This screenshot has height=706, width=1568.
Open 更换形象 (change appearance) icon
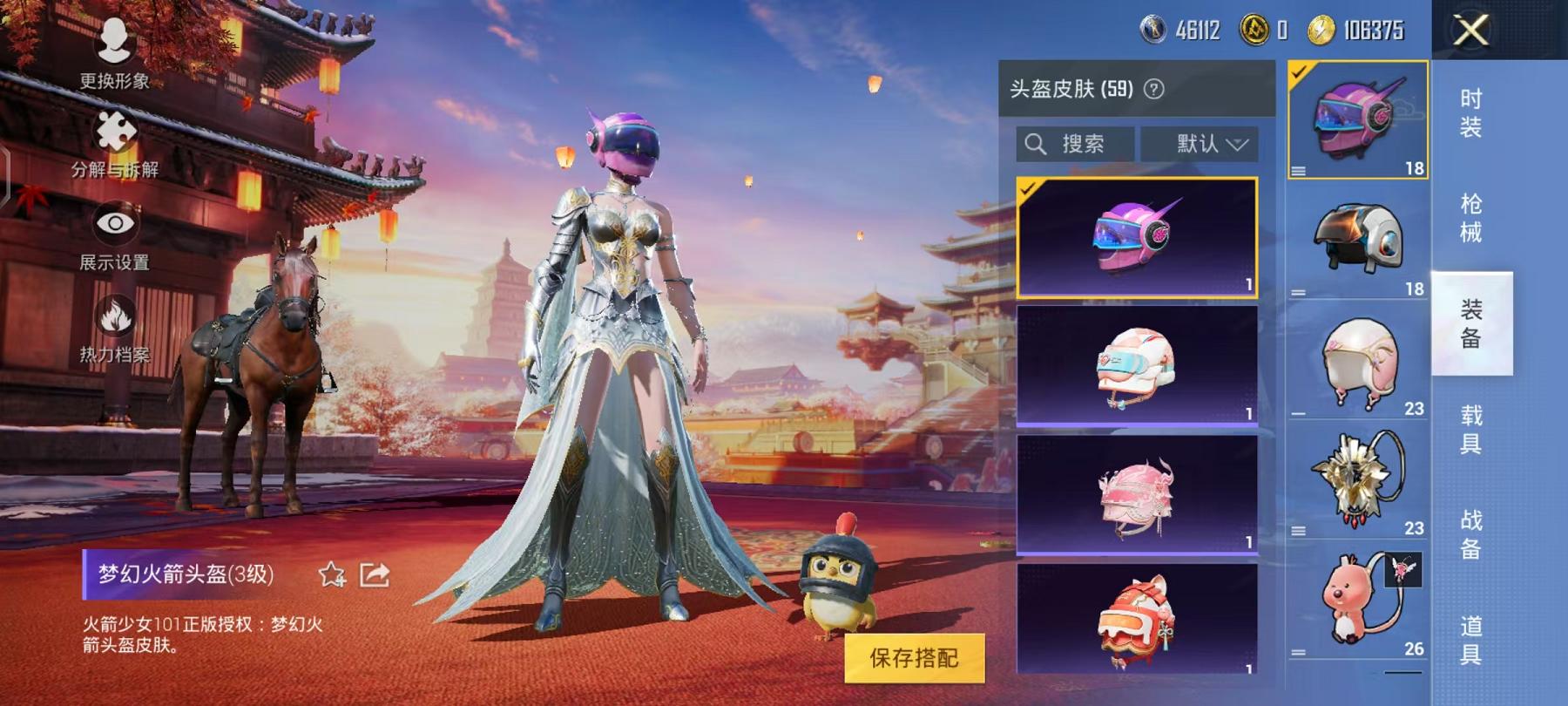click(113, 39)
